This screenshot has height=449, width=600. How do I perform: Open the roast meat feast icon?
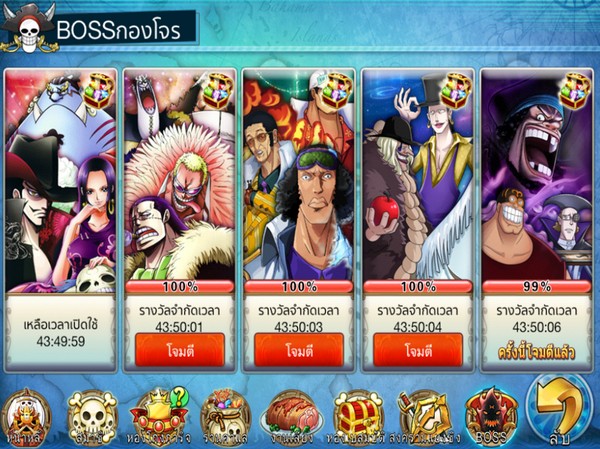point(291,413)
